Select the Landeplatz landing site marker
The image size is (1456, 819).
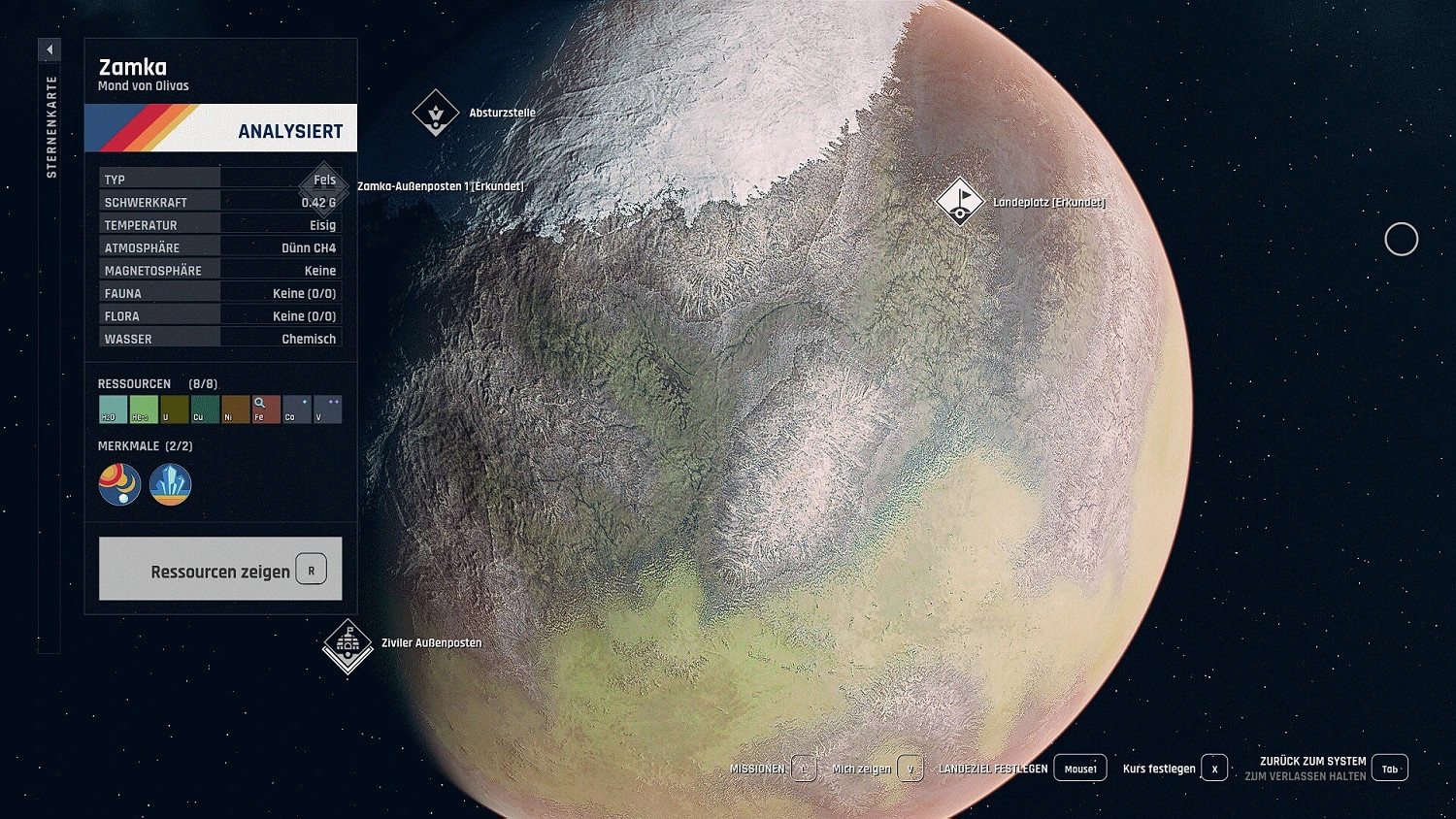click(x=959, y=203)
